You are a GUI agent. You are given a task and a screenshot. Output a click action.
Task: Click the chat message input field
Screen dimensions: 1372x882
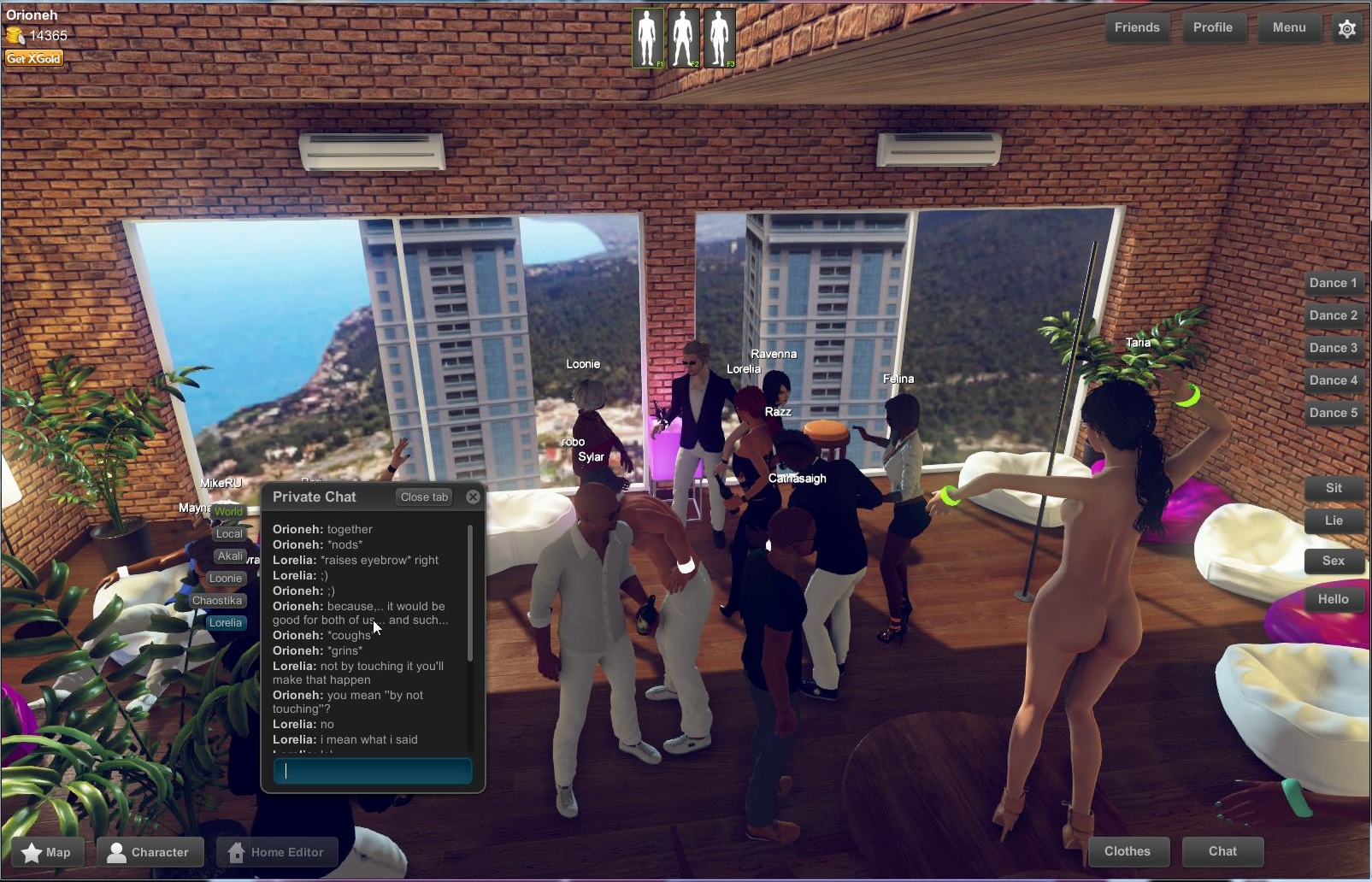[x=374, y=770]
